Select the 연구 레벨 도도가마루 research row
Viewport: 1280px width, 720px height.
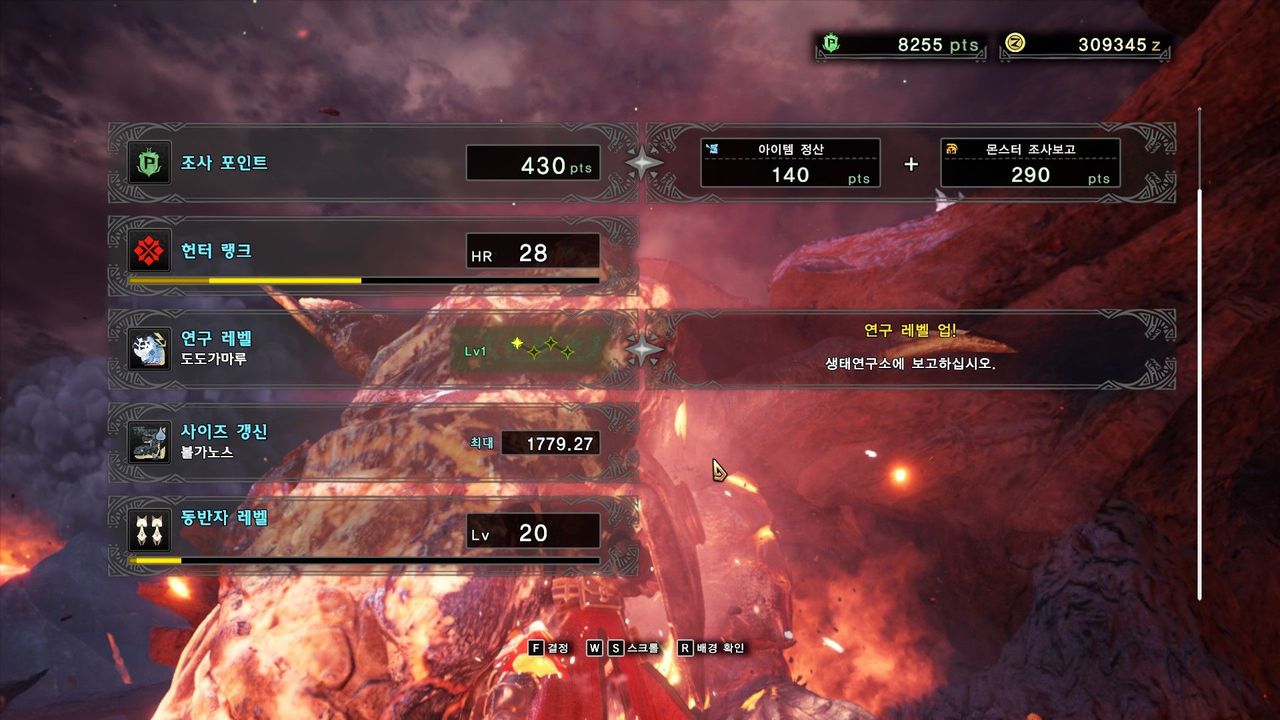(372, 349)
